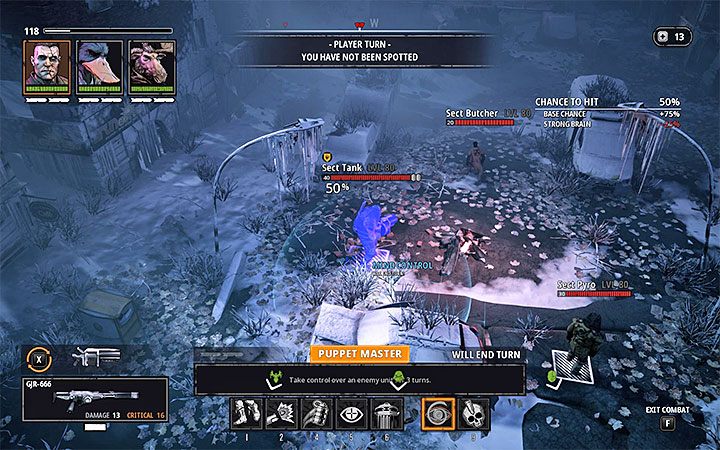Activate the skull ability icon
This screenshot has width=720, height=450.
tap(473, 413)
